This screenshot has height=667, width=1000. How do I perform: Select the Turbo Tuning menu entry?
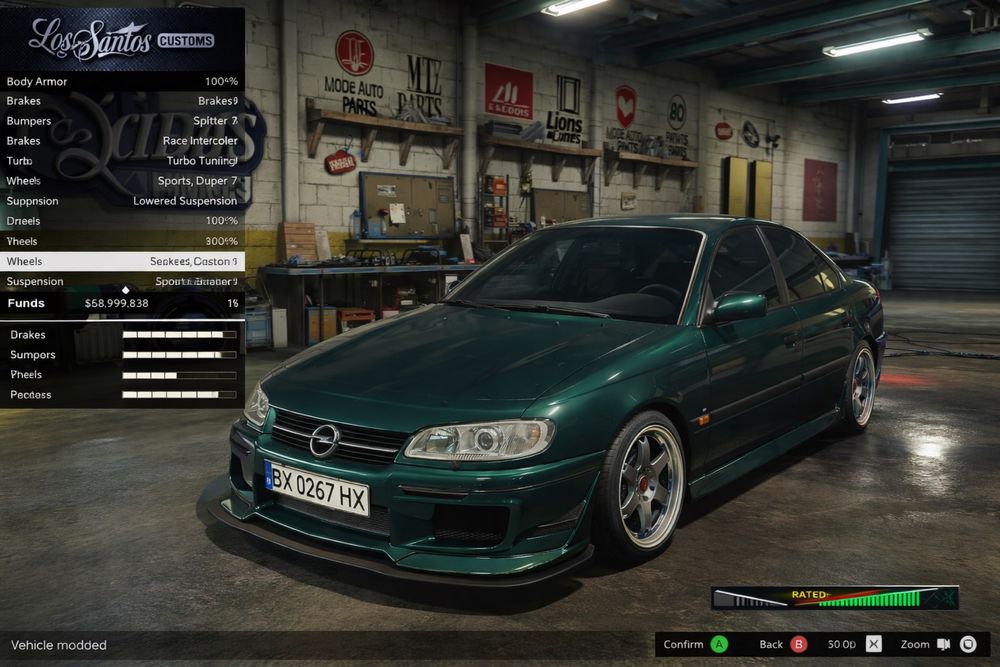click(122, 161)
